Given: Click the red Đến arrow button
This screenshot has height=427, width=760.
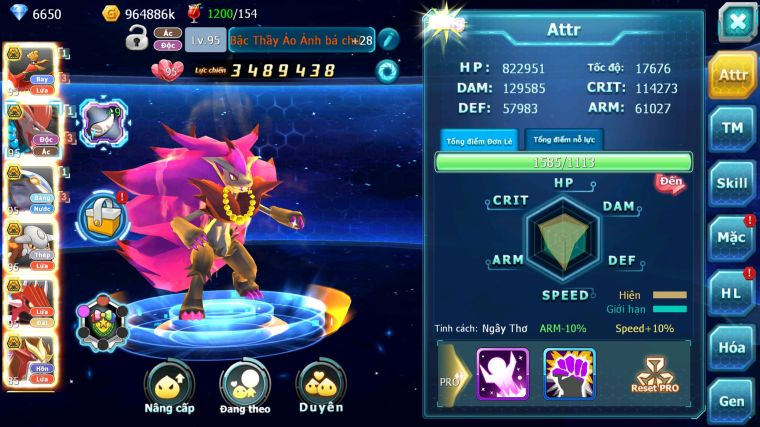Looking at the screenshot, I should tap(670, 183).
